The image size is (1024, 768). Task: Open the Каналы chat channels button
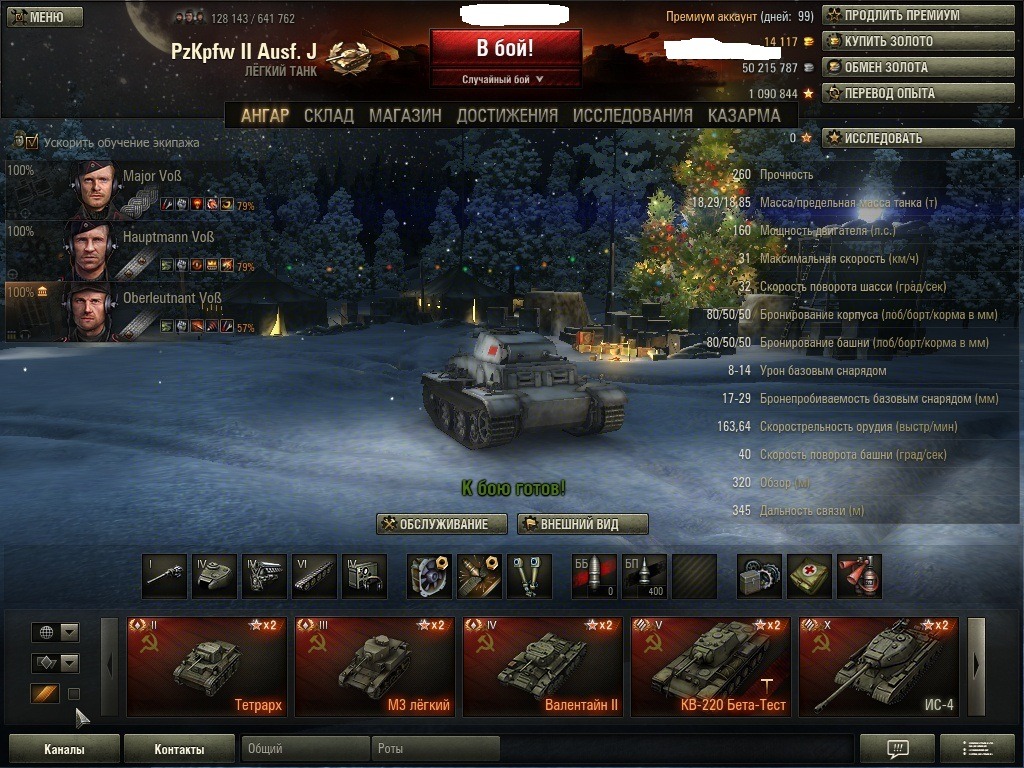click(64, 749)
